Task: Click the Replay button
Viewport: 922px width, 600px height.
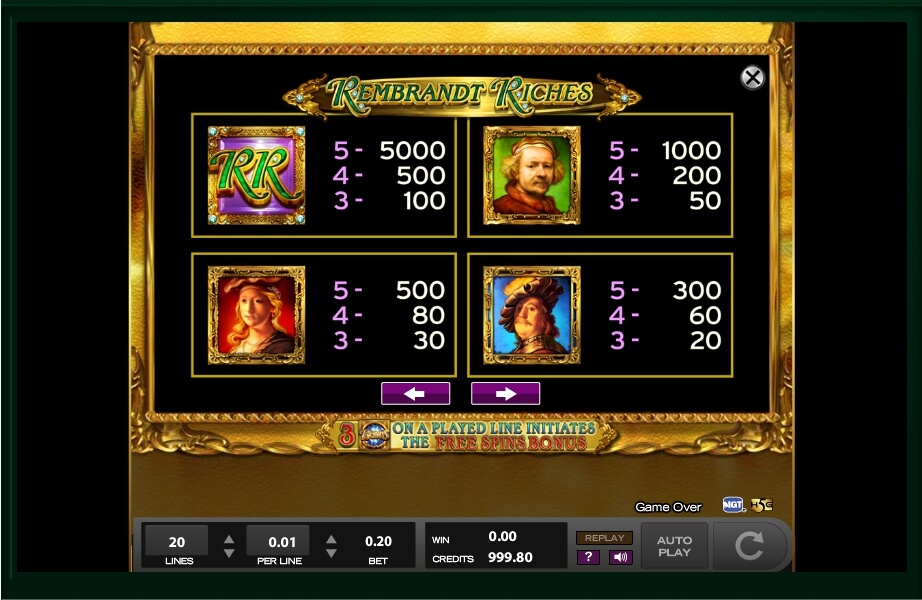Action: pos(604,538)
